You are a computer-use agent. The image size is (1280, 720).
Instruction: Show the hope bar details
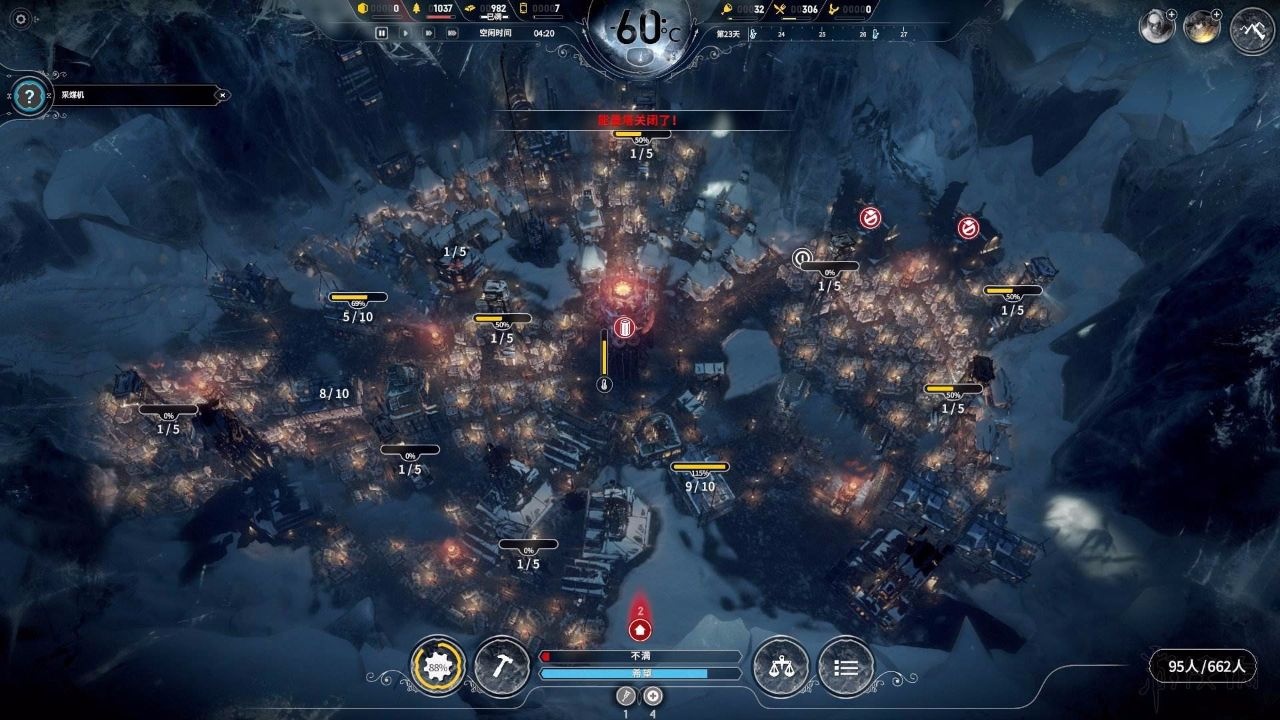coord(640,674)
